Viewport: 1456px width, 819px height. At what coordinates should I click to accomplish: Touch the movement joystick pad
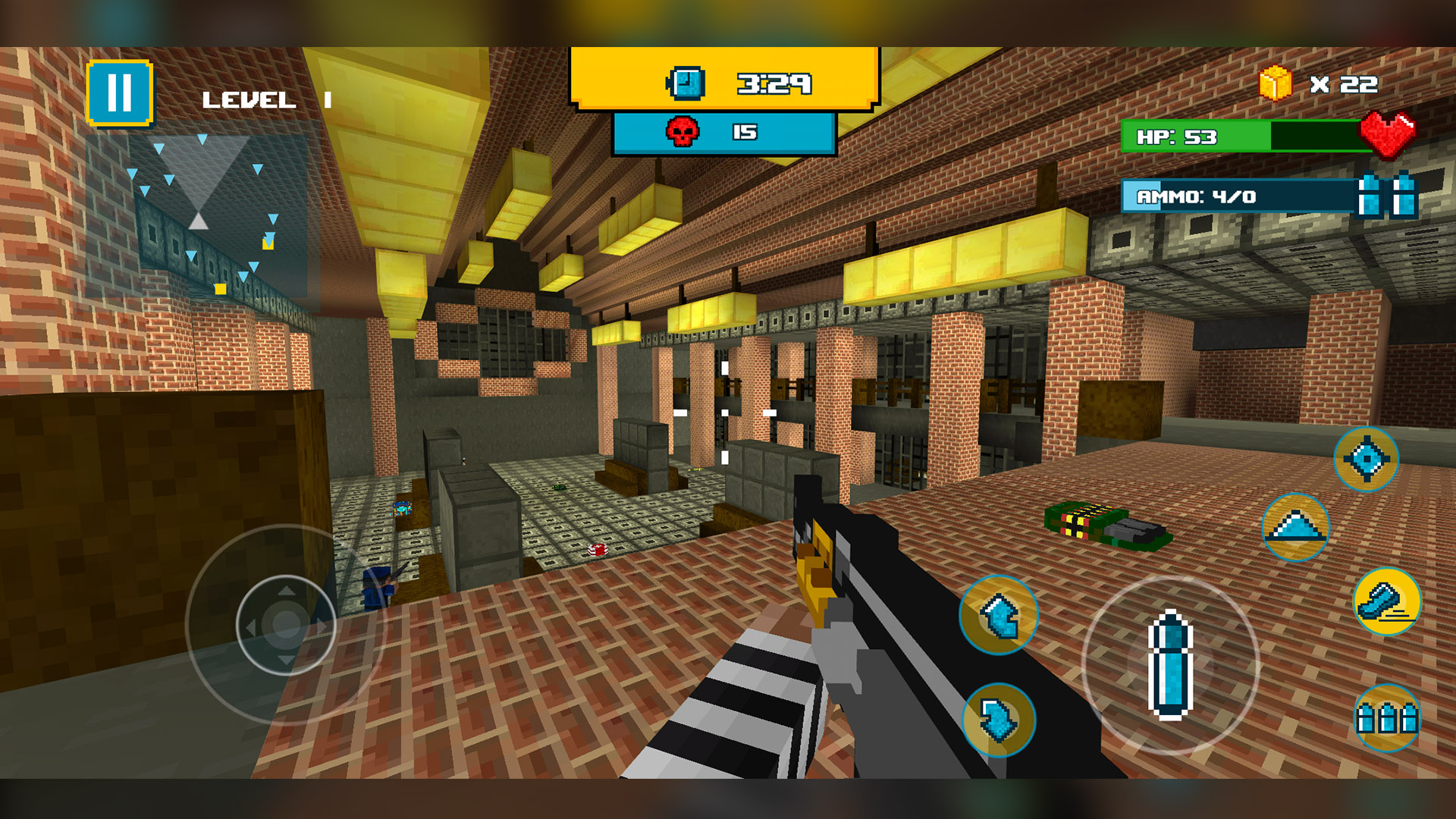(x=286, y=625)
